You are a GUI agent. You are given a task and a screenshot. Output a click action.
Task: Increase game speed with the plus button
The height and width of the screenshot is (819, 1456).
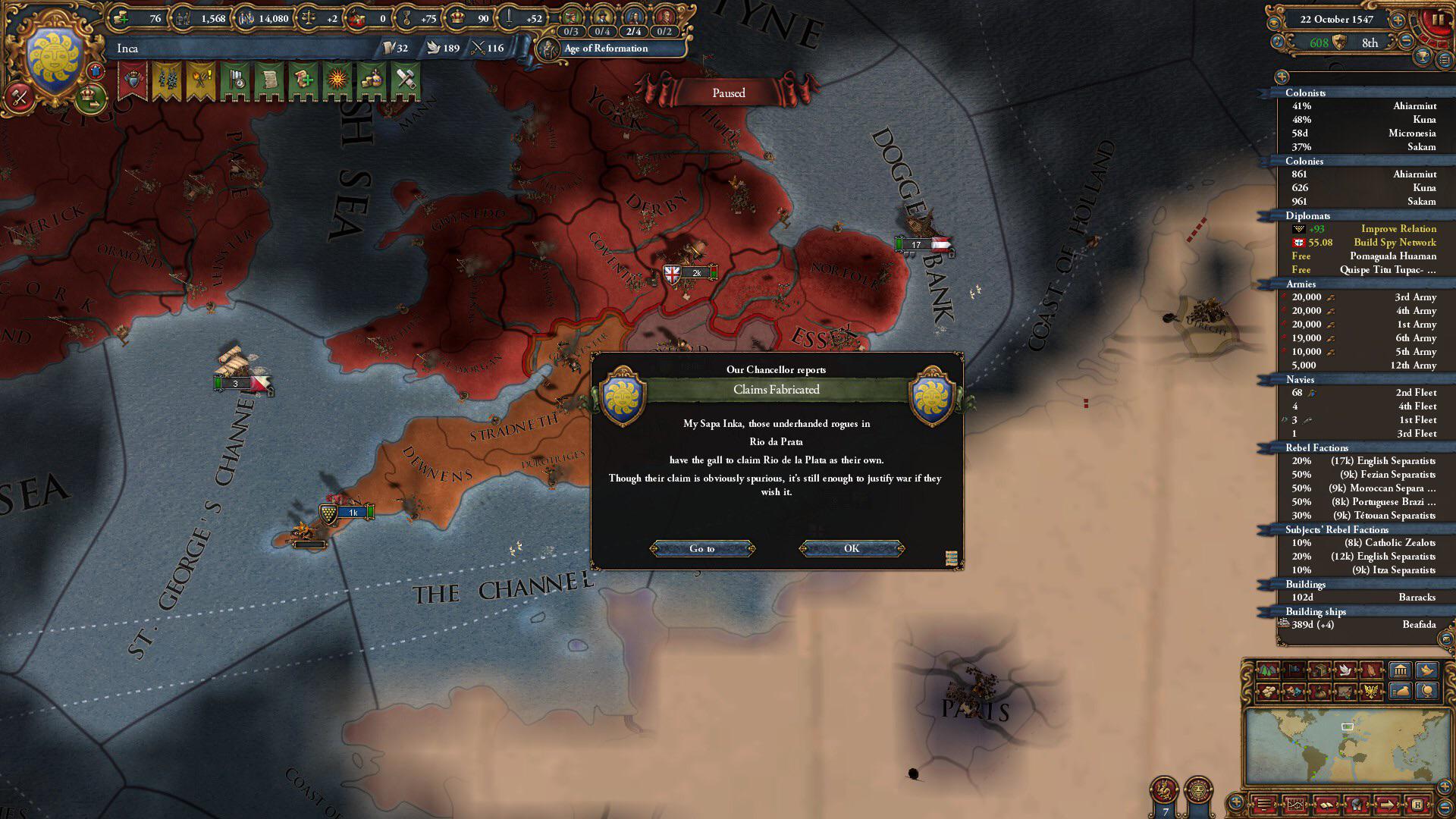coord(1398,20)
